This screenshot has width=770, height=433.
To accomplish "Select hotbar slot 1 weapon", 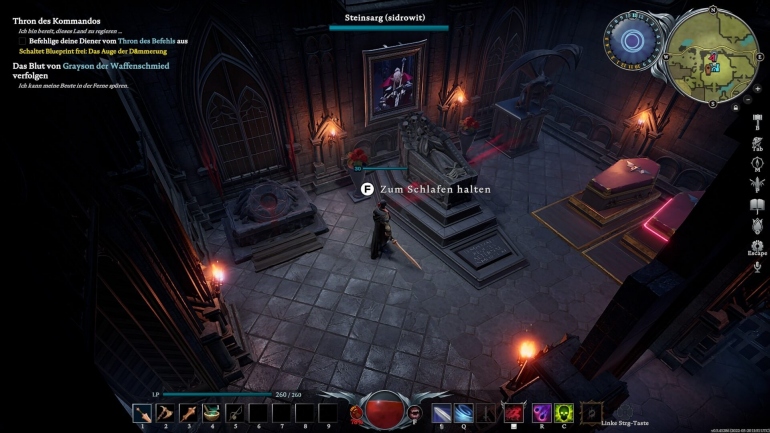I will pyautogui.click(x=143, y=411).
